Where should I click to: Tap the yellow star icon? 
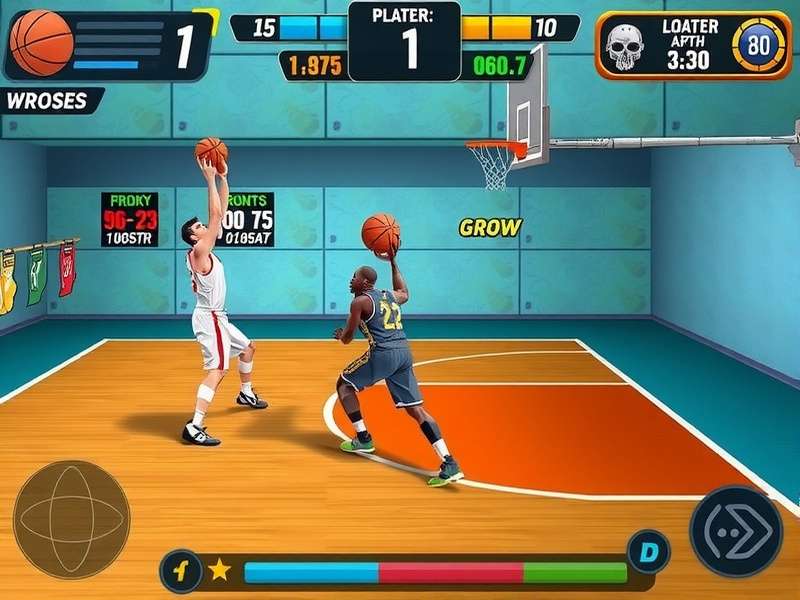pos(220,571)
